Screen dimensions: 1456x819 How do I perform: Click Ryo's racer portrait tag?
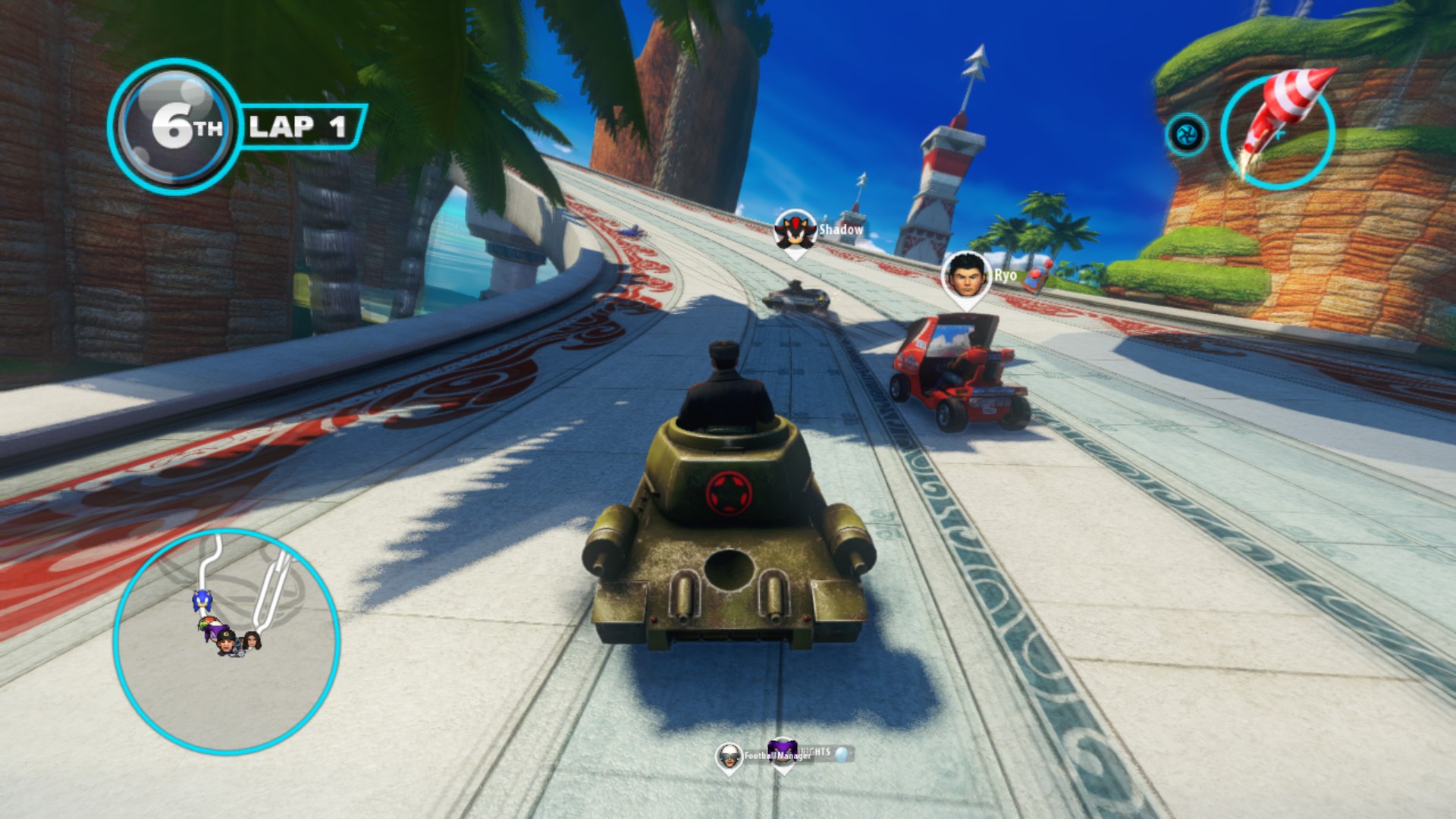pos(968,276)
